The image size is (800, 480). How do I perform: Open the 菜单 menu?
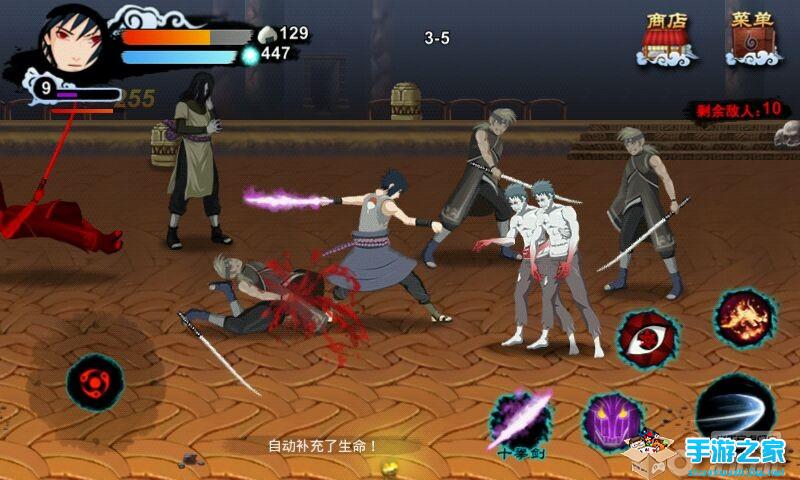point(751,39)
